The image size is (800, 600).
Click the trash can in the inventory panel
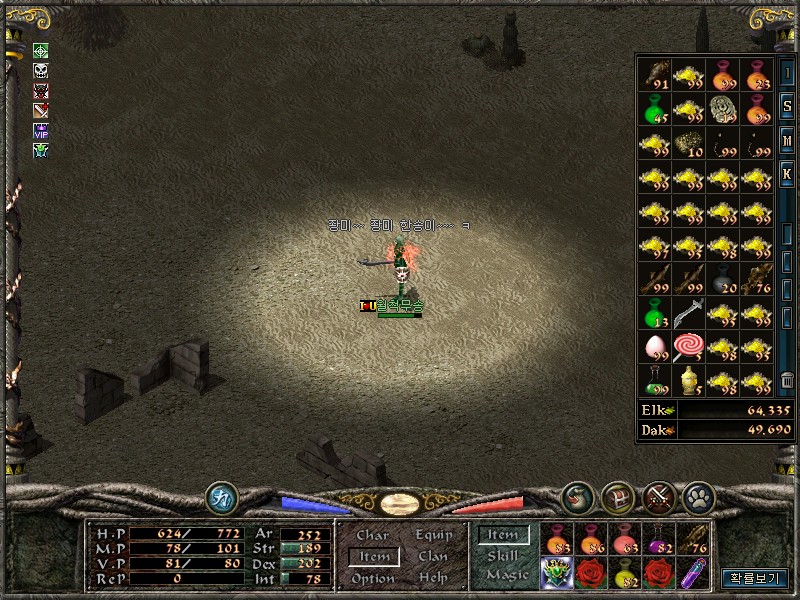787,379
